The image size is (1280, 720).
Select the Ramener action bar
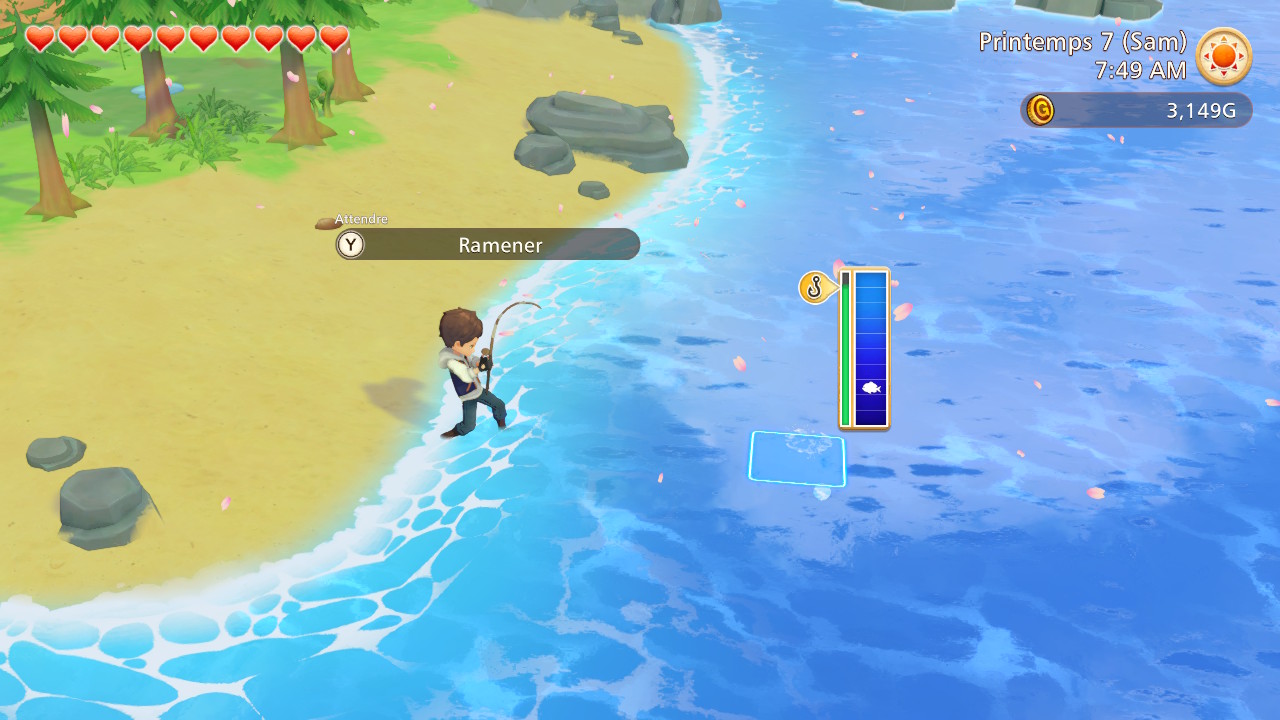pos(499,245)
